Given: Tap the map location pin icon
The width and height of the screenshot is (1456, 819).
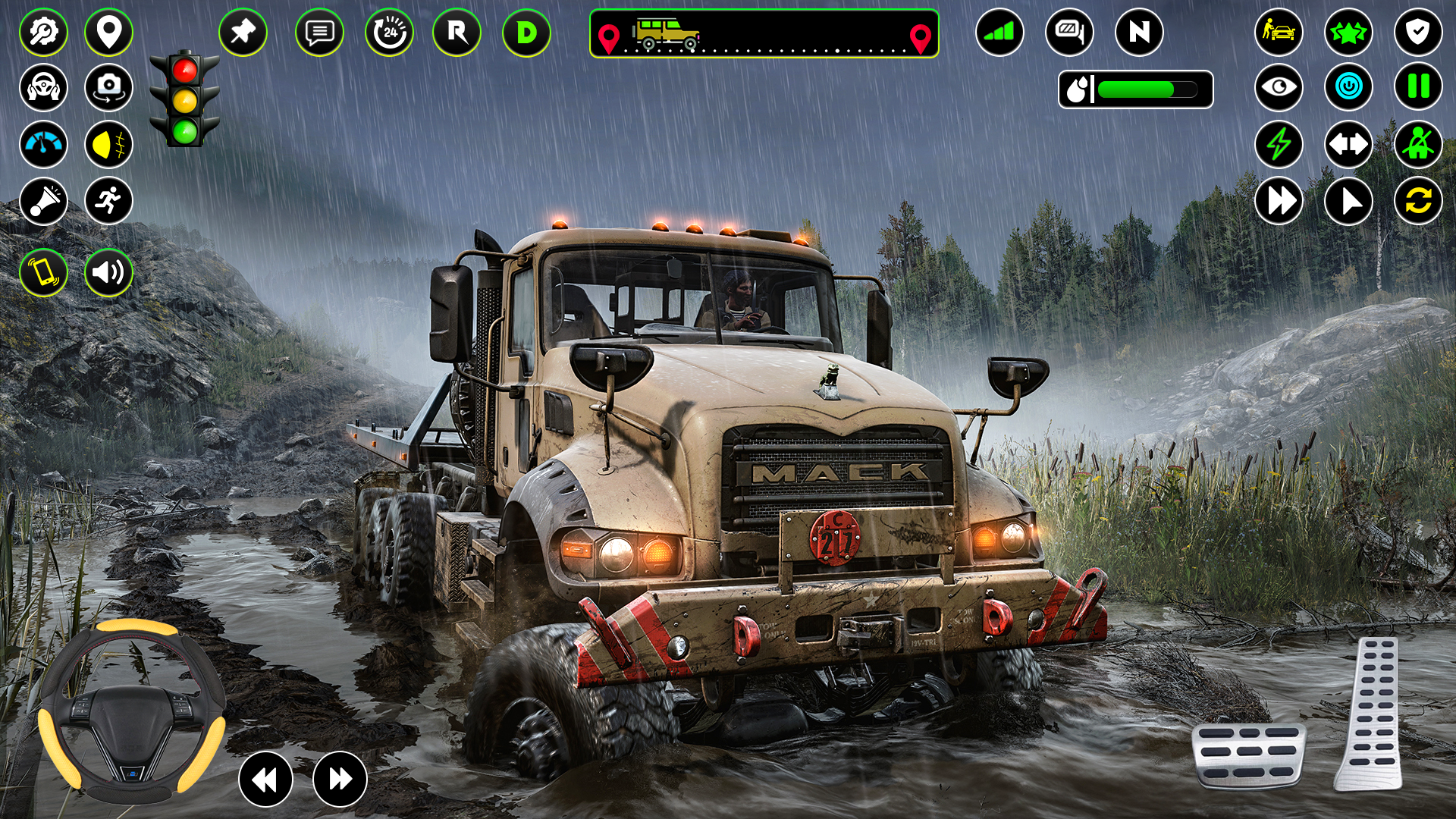Looking at the screenshot, I should [108, 33].
